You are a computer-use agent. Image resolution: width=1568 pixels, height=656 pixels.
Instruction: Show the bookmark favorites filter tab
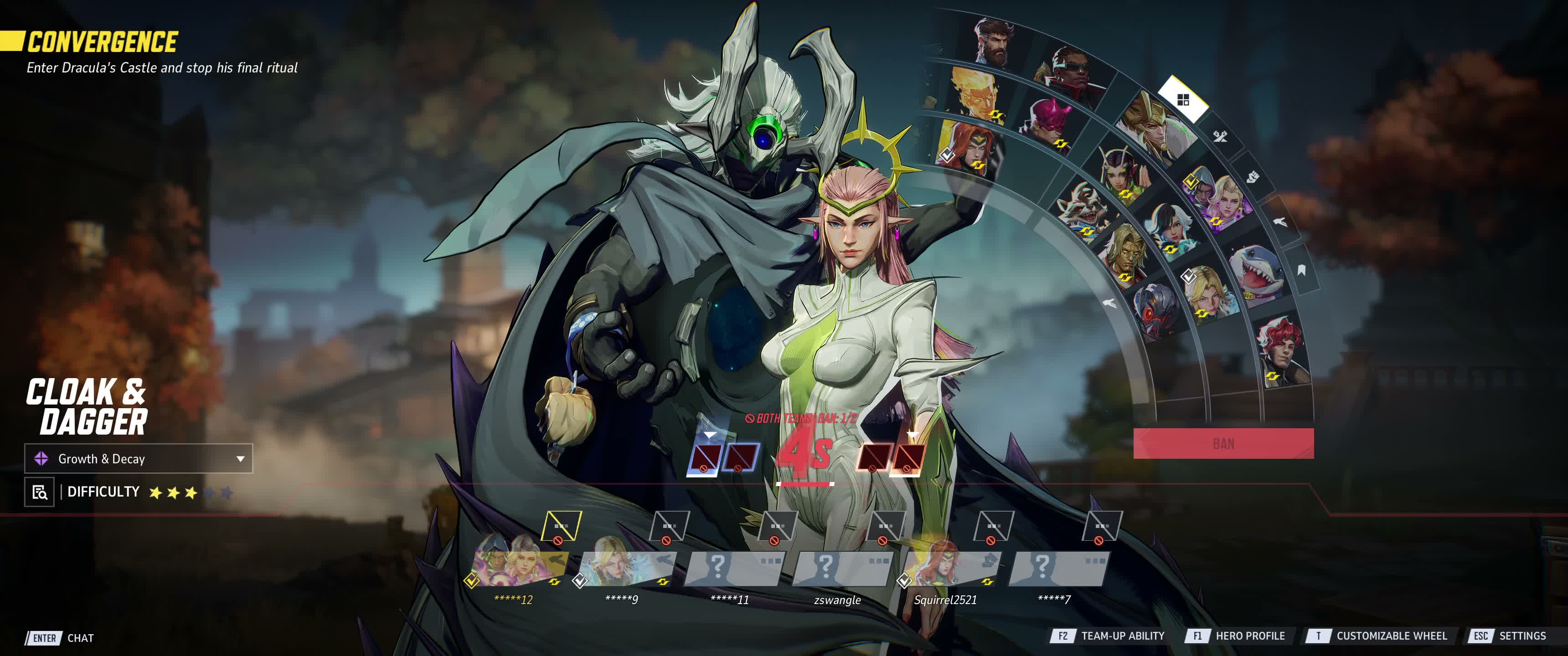(x=1301, y=270)
